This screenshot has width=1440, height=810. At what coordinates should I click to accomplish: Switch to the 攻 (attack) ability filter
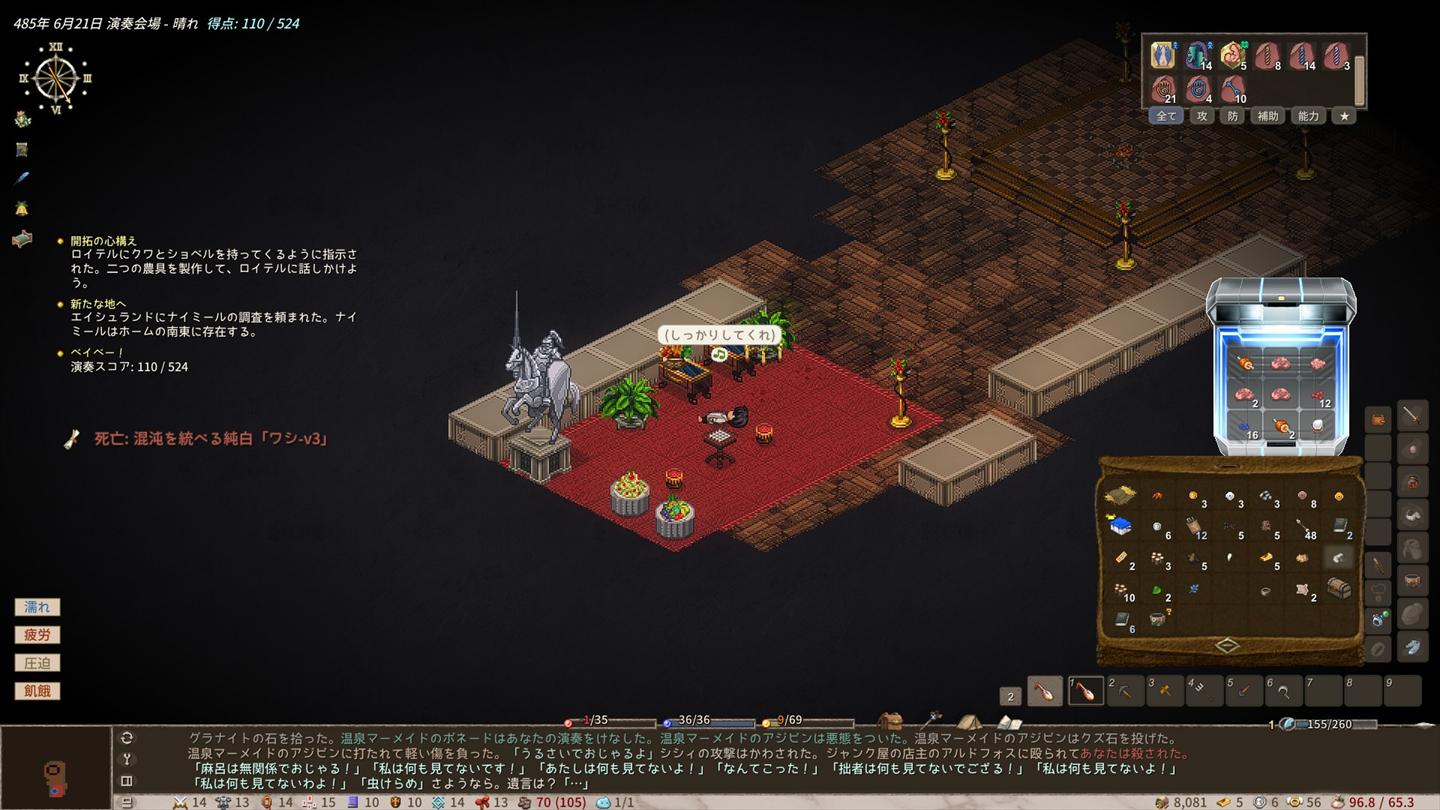(1203, 116)
